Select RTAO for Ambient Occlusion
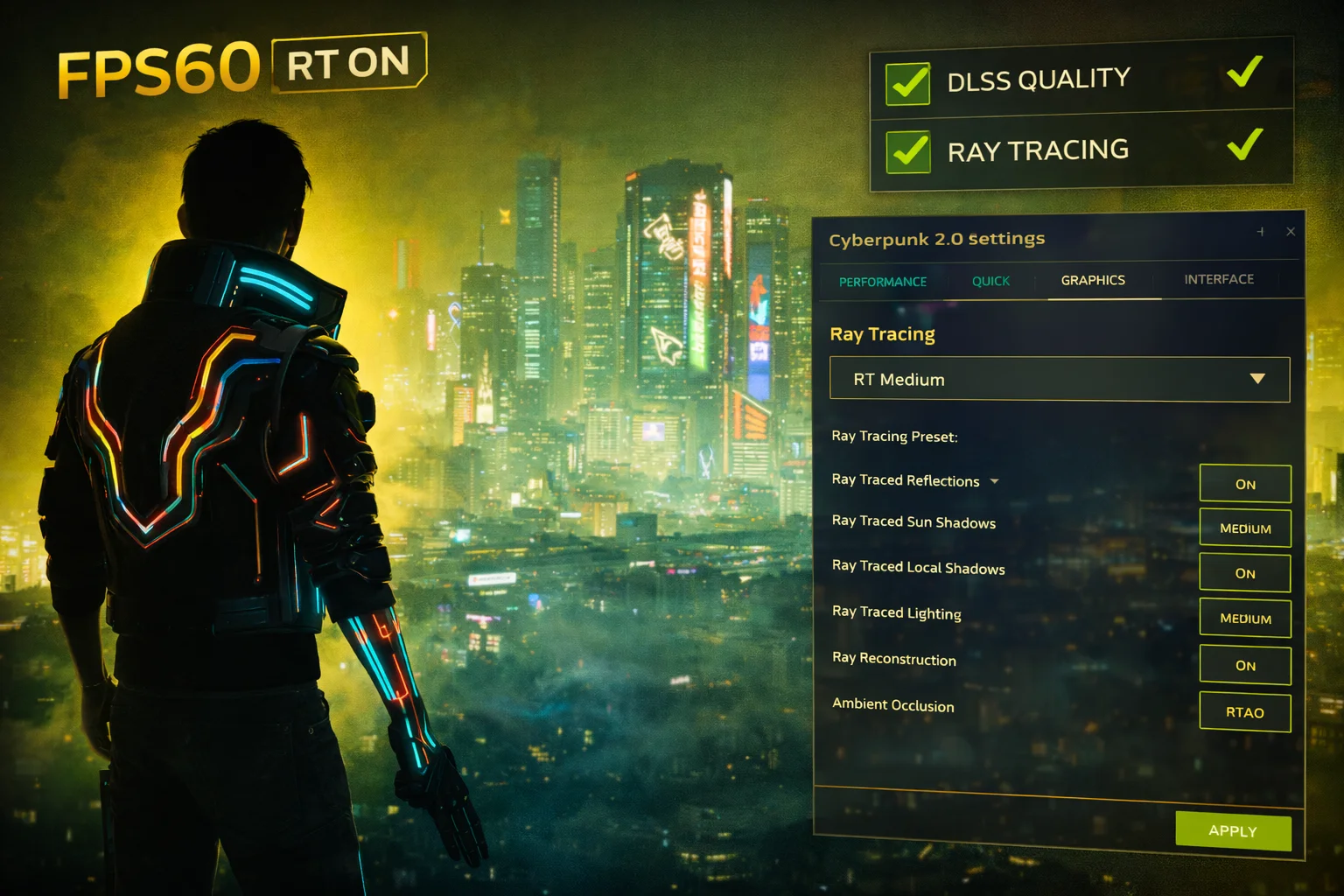The width and height of the screenshot is (1344, 896). point(1244,710)
